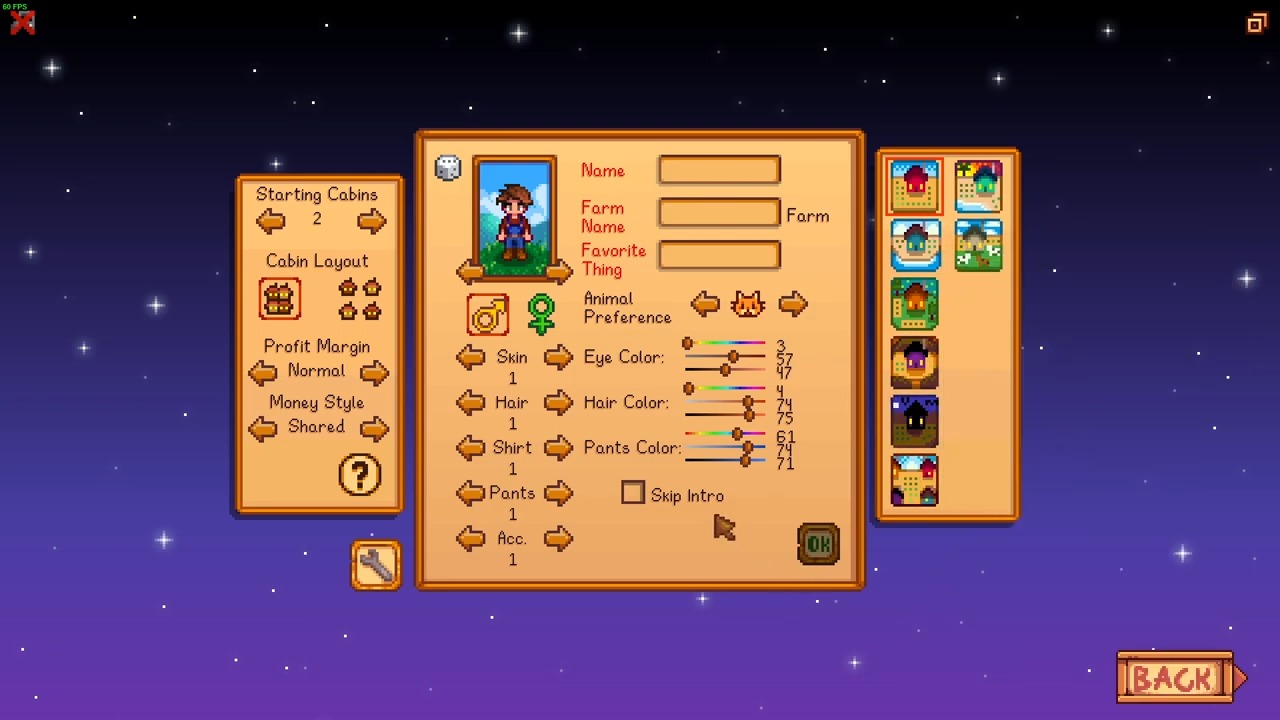Enable the Skip Intro checkbox
Screen dimensions: 1280x720
(633, 493)
